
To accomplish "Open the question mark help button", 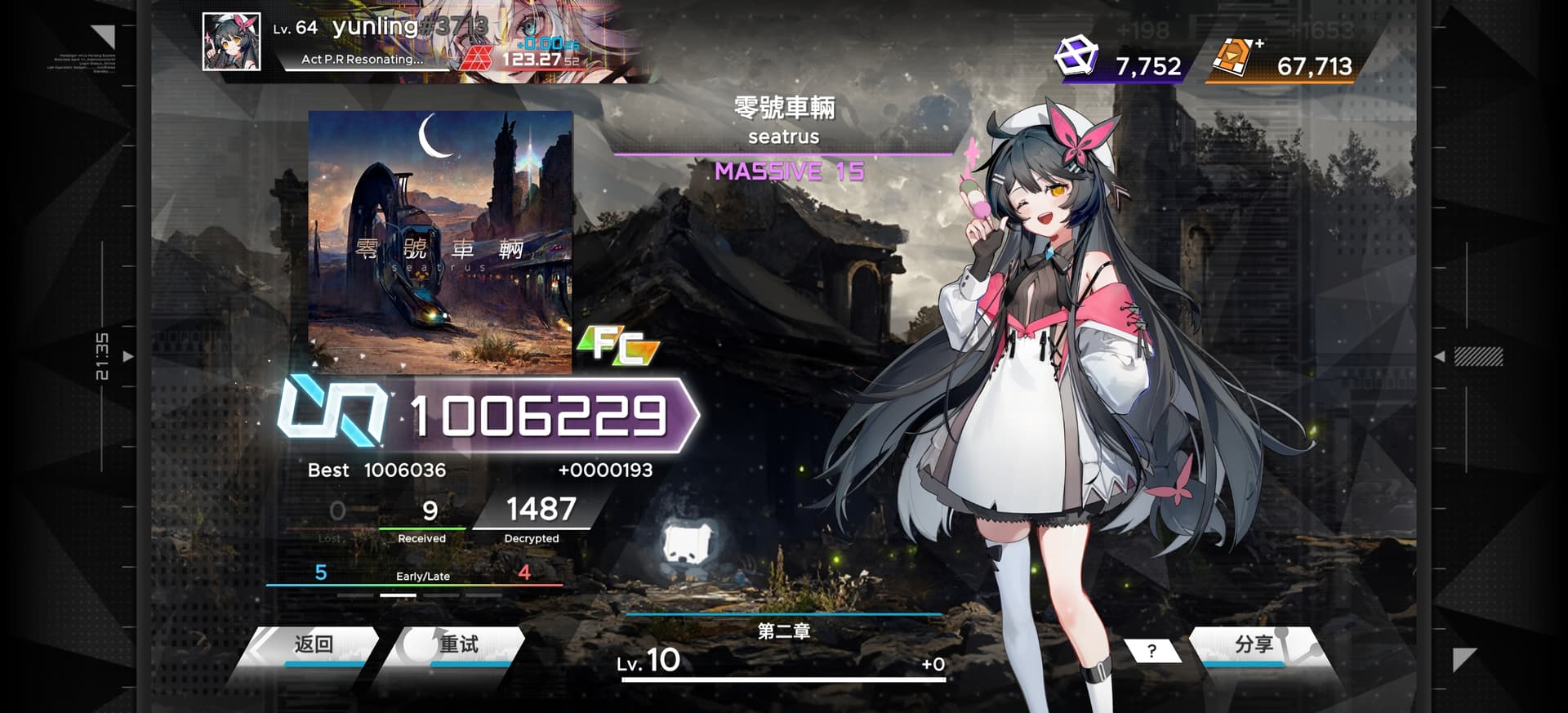I will (1151, 651).
